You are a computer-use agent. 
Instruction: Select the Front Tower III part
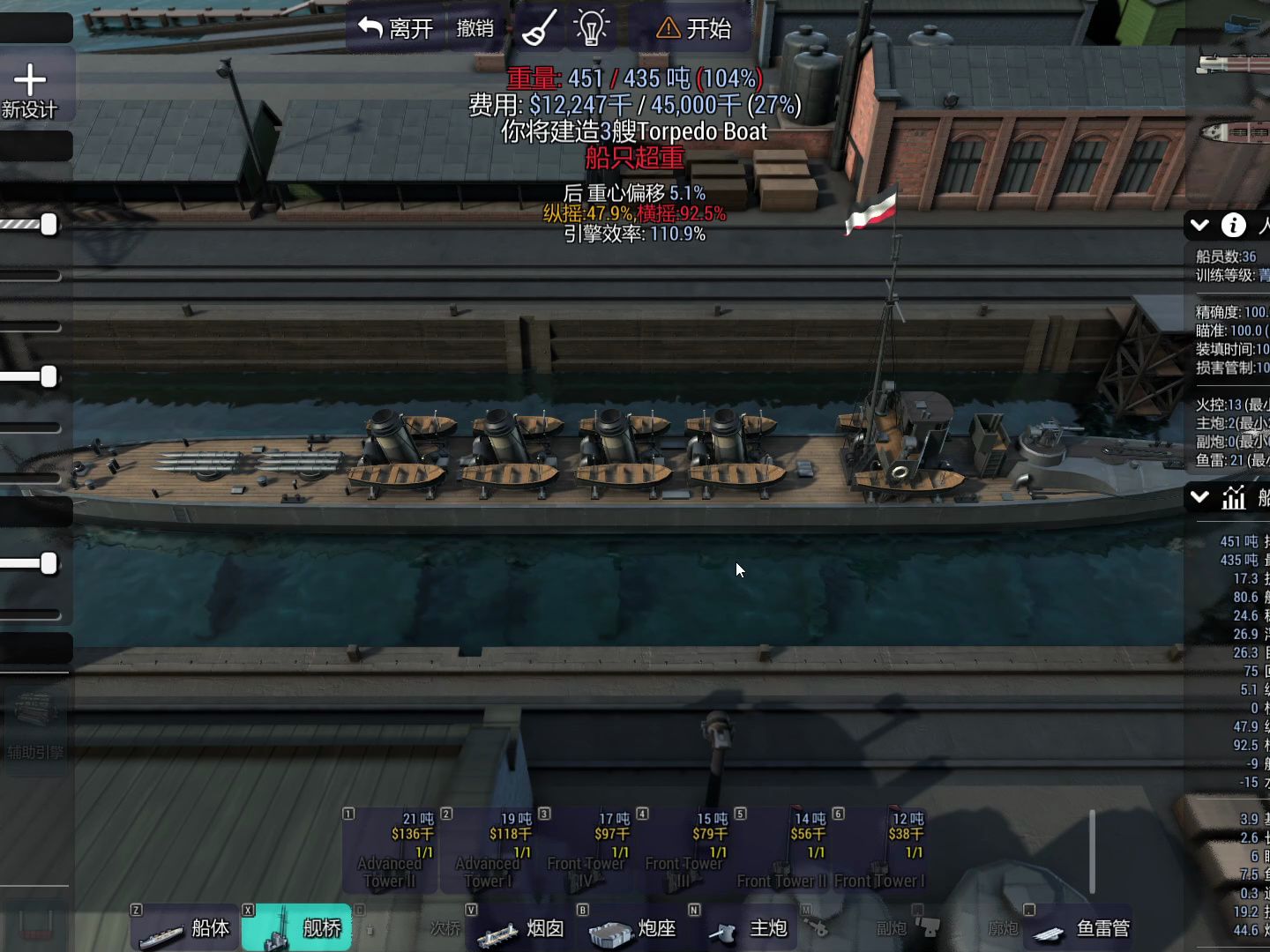click(x=684, y=851)
